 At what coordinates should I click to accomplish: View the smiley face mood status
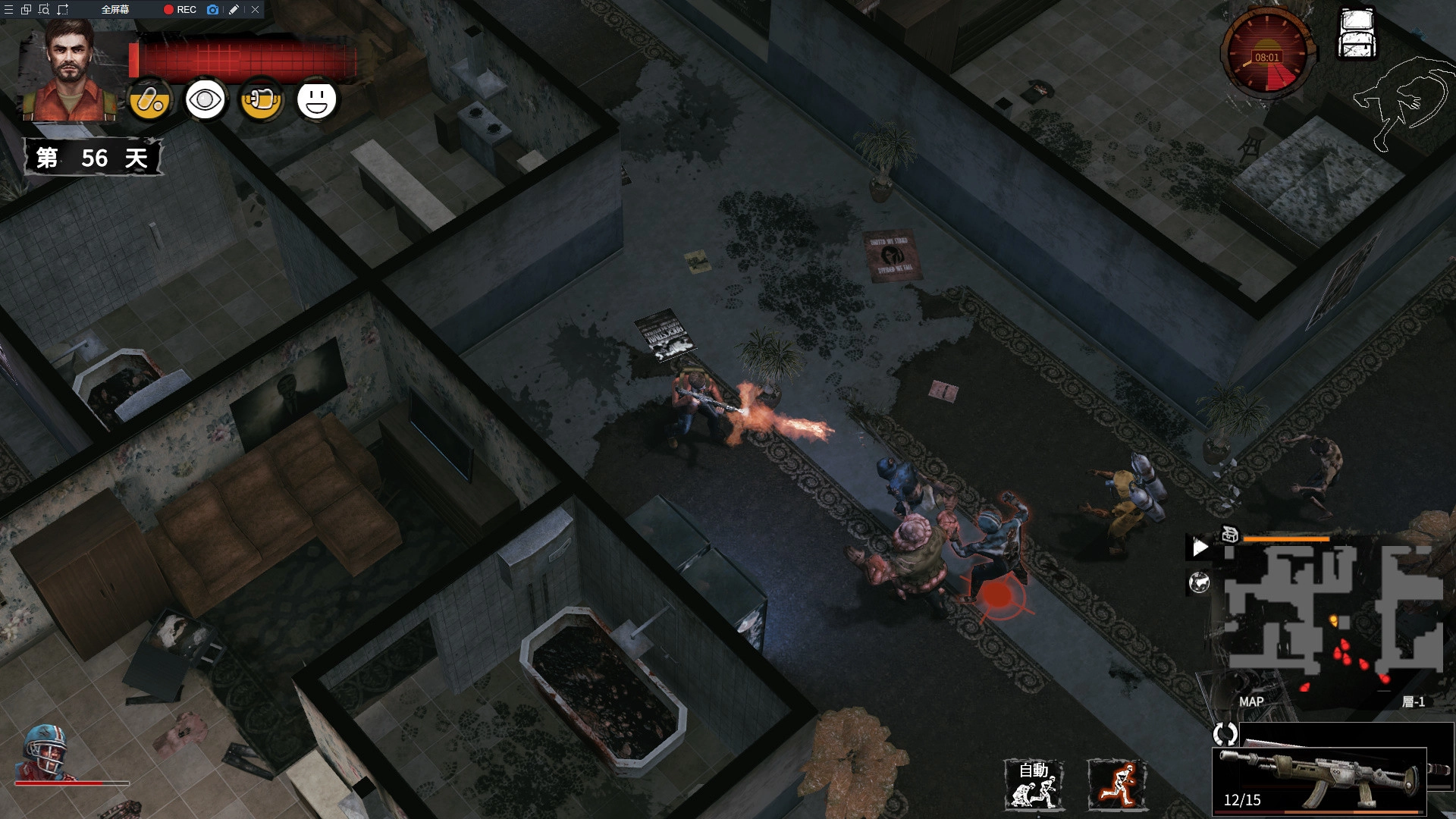click(316, 100)
